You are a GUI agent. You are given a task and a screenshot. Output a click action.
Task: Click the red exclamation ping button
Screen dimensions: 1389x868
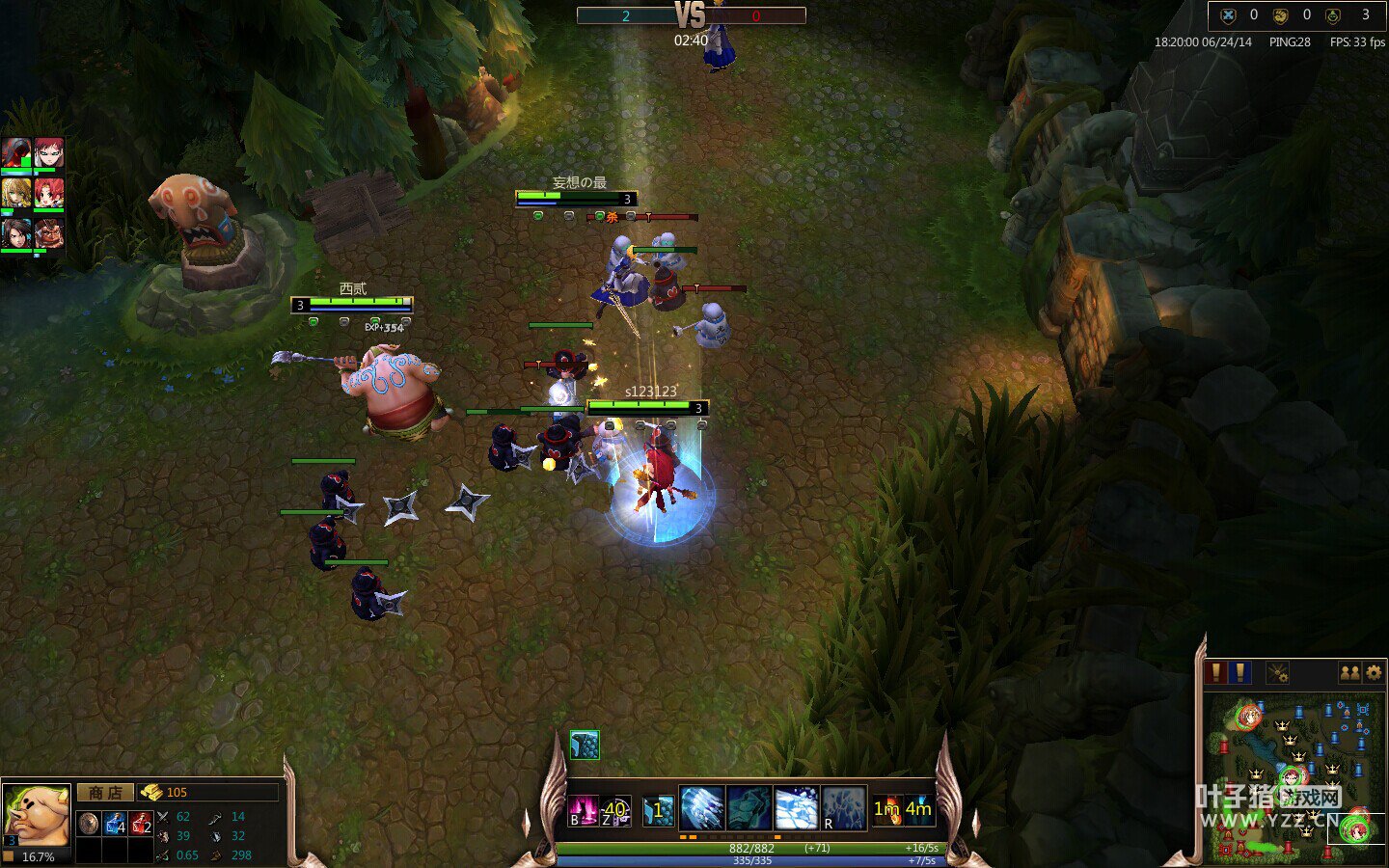[1217, 672]
